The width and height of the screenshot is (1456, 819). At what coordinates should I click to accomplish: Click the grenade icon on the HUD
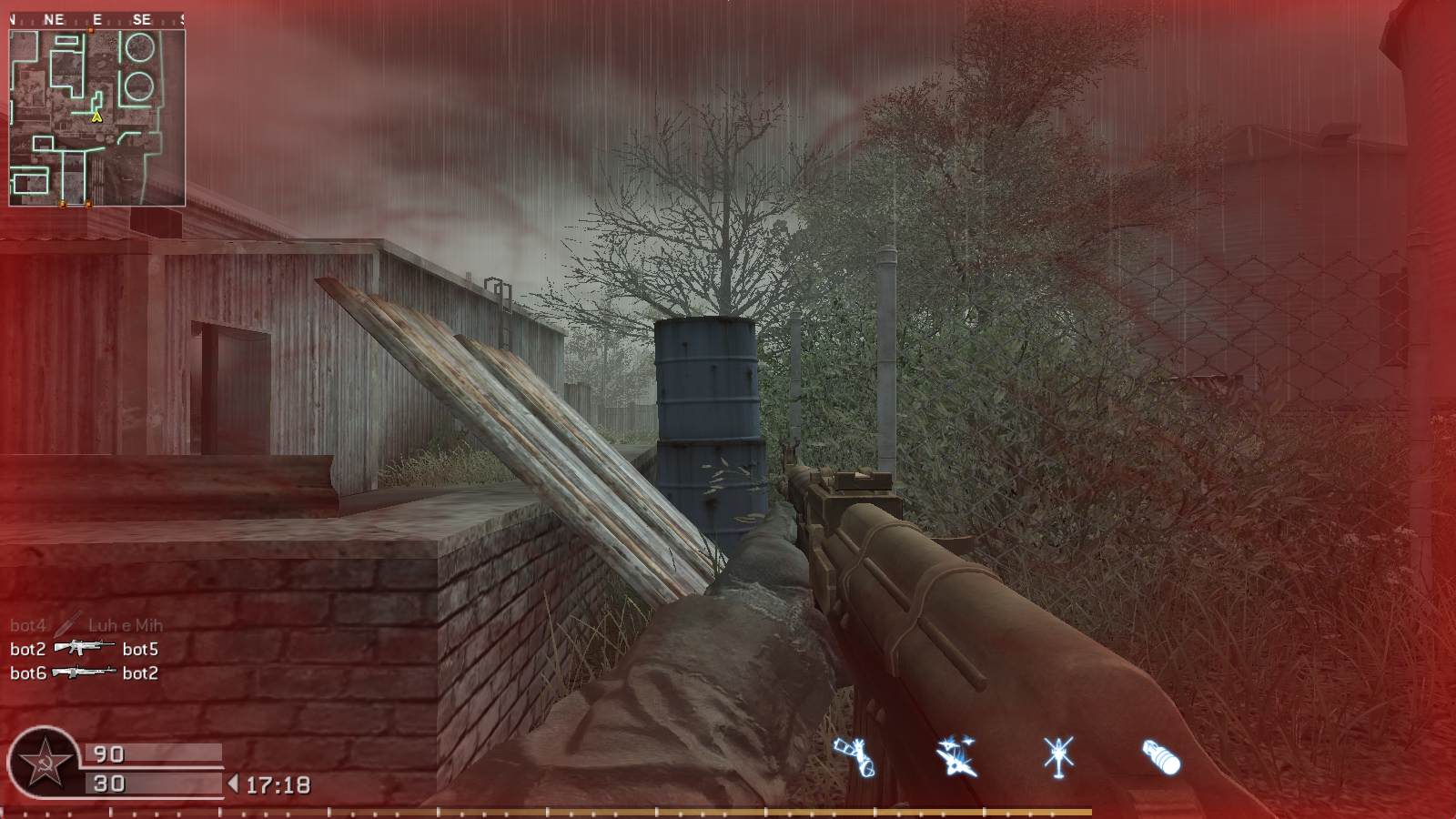point(1160,755)
